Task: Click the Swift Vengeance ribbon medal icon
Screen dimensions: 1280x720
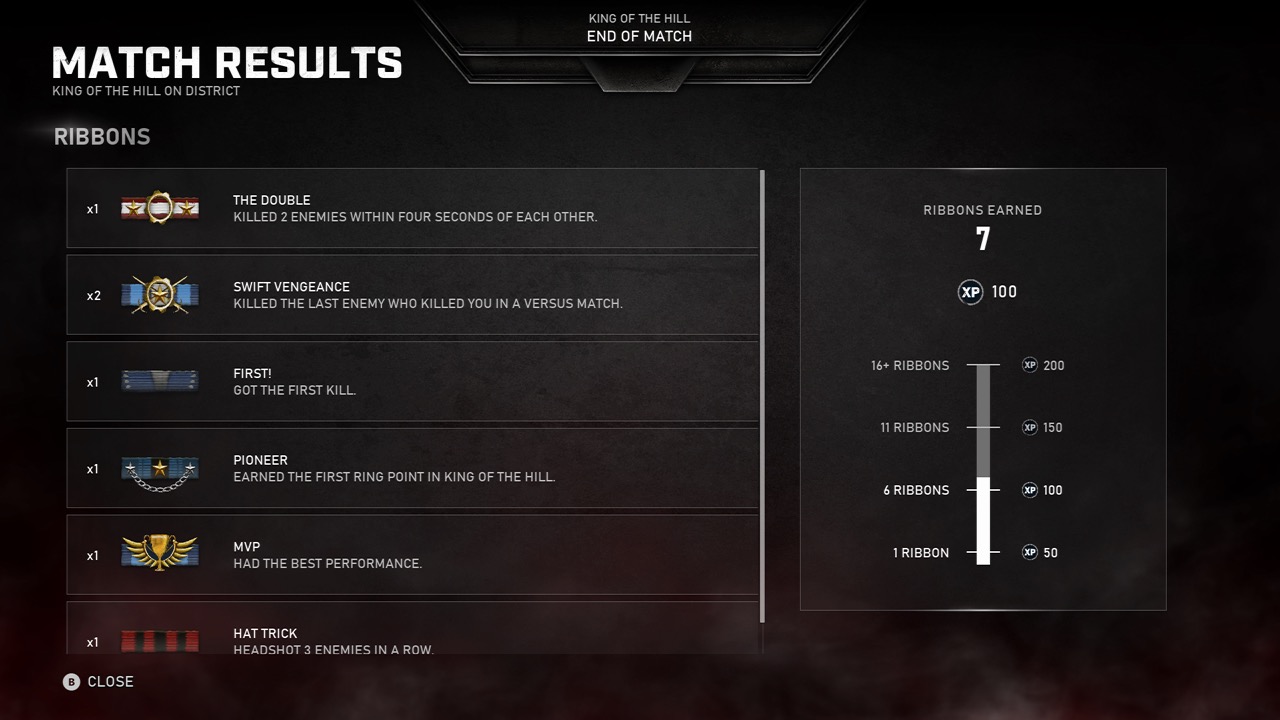Action: [159, 295]
